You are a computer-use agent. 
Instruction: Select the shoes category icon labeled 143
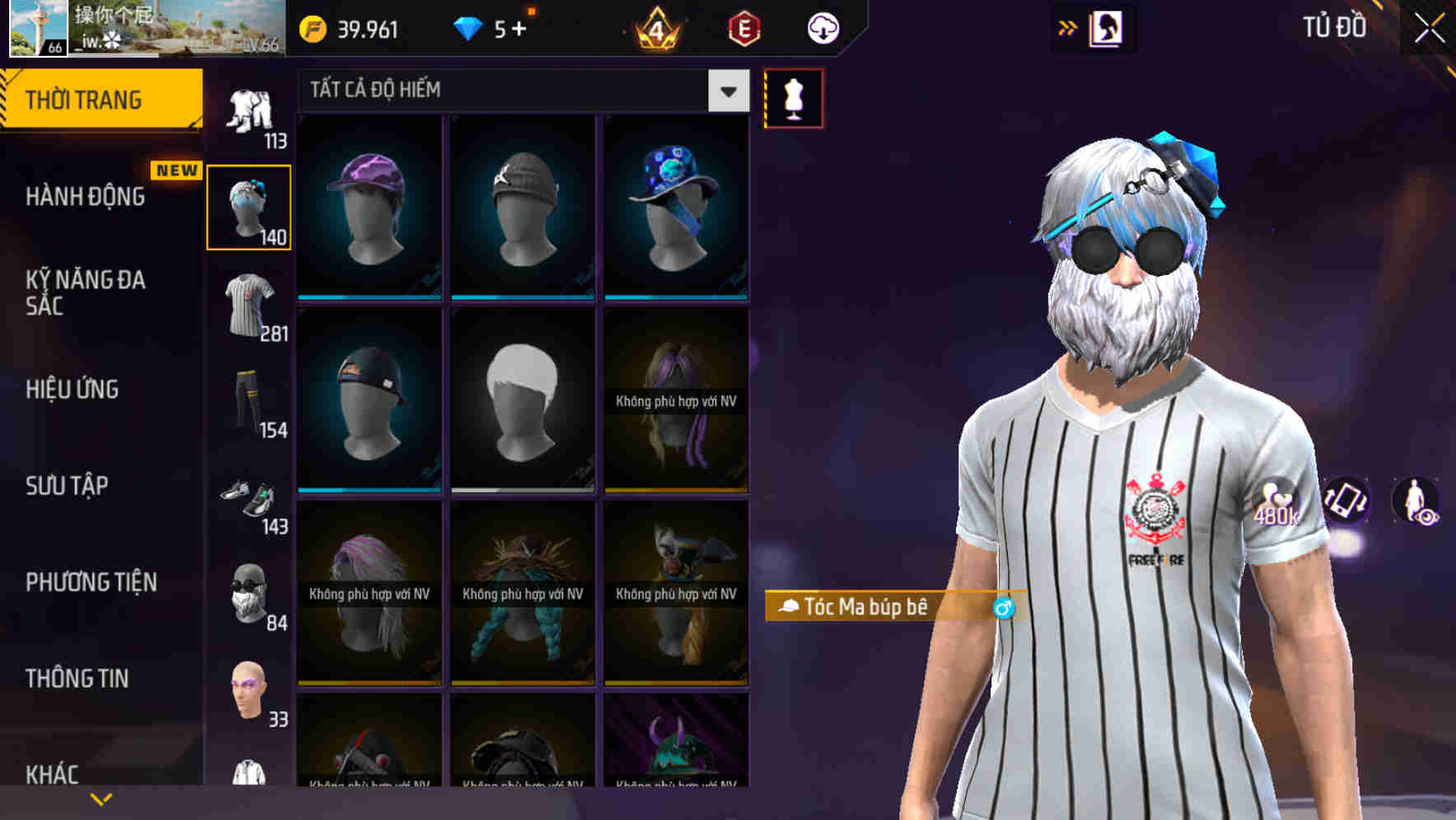coord(250,502)
